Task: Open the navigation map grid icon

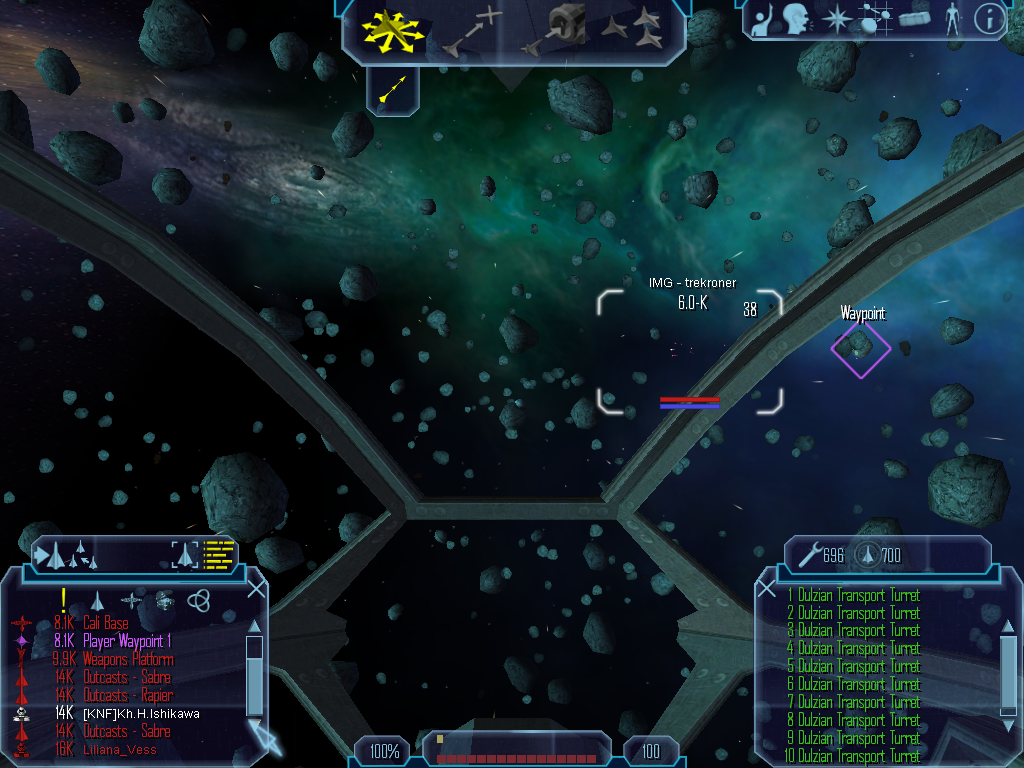Action: pos(874,19)
